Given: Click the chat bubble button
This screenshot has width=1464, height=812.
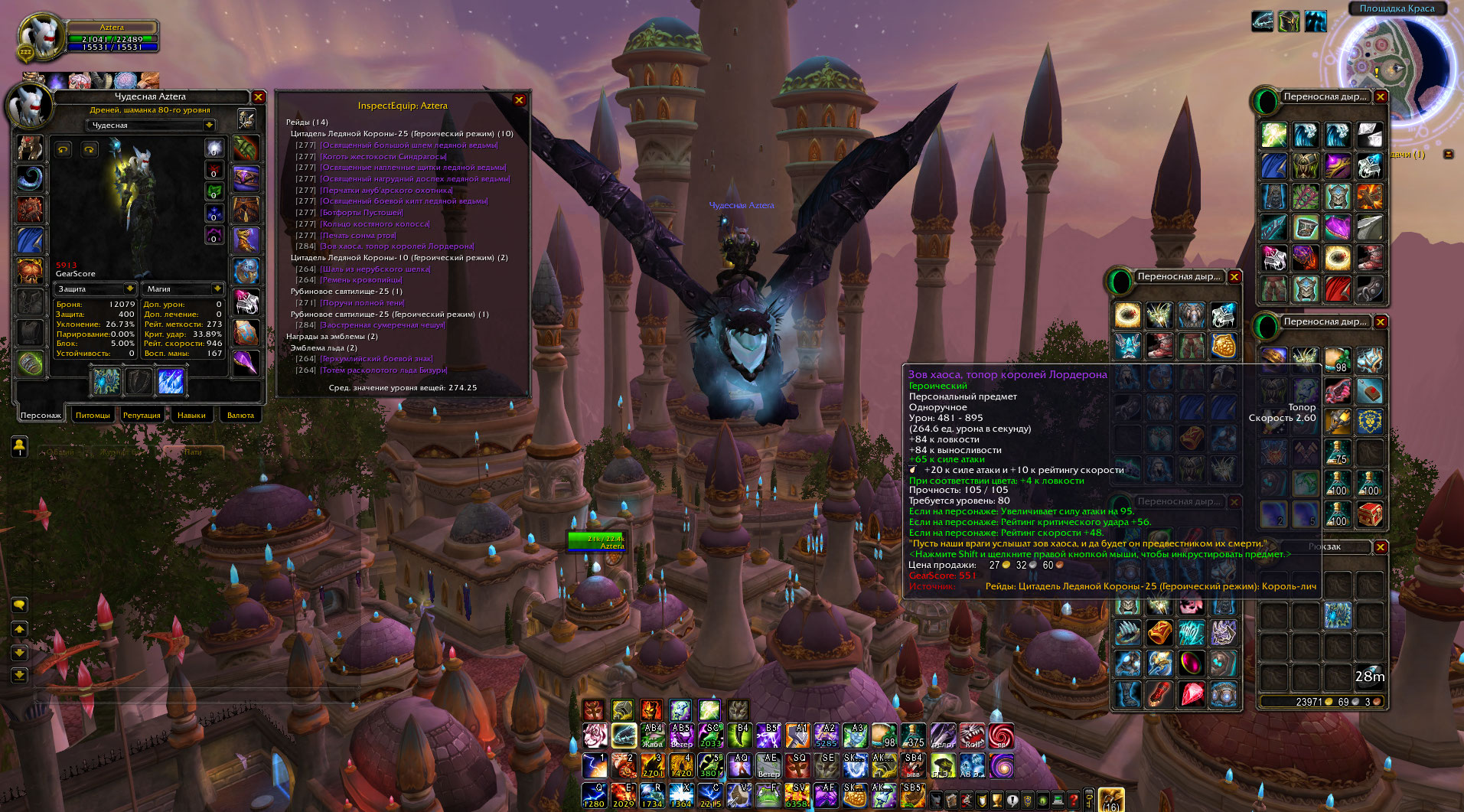Looking at the screenshot, I should 19,605.
